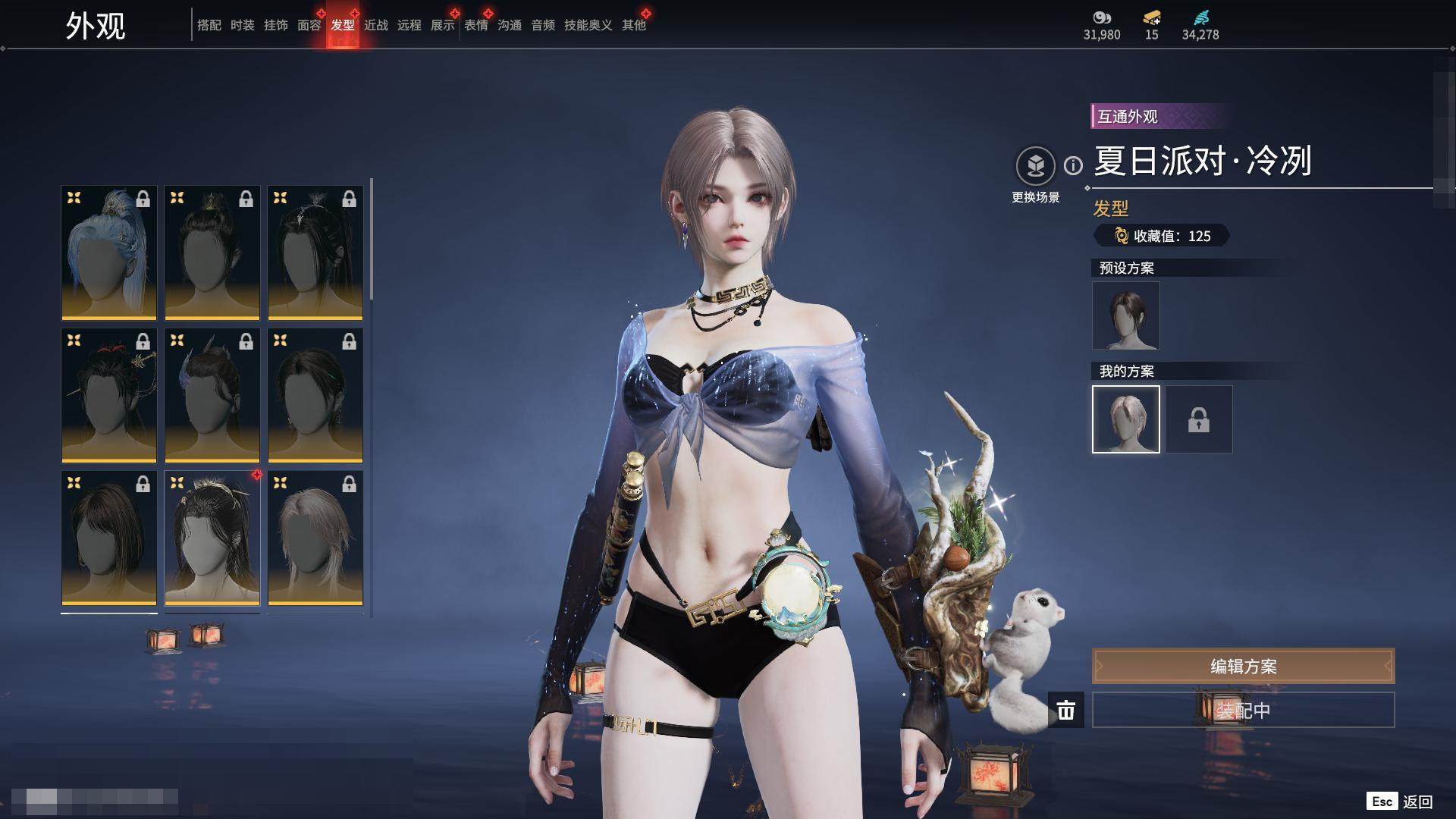This screenshot has height=819, width=1456.
Task: Go to the 面容 tab
Action: 309,25
